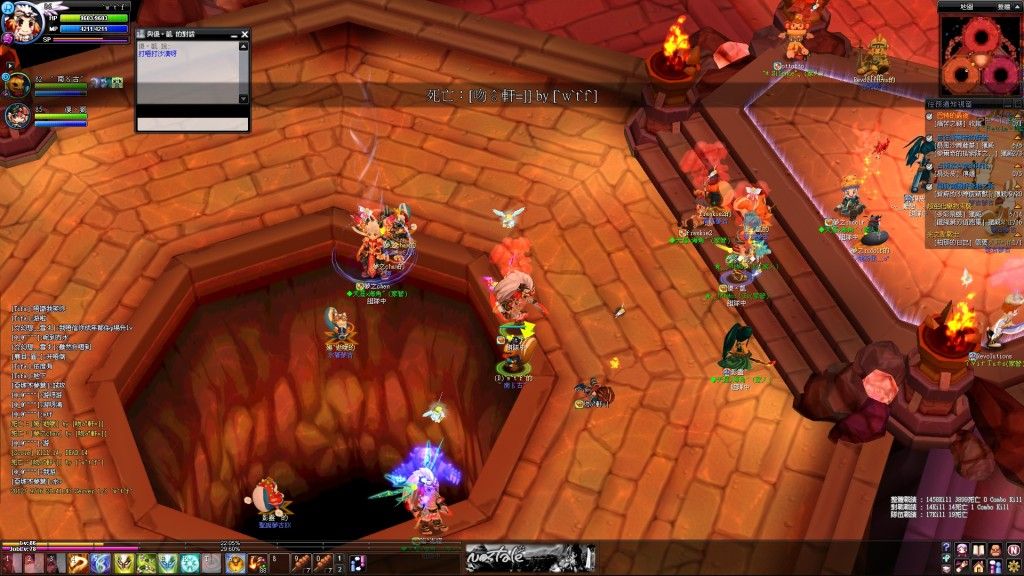Use the blue spiral skill icon
This screenshot has width=1024, height=576.
point(99,563)
